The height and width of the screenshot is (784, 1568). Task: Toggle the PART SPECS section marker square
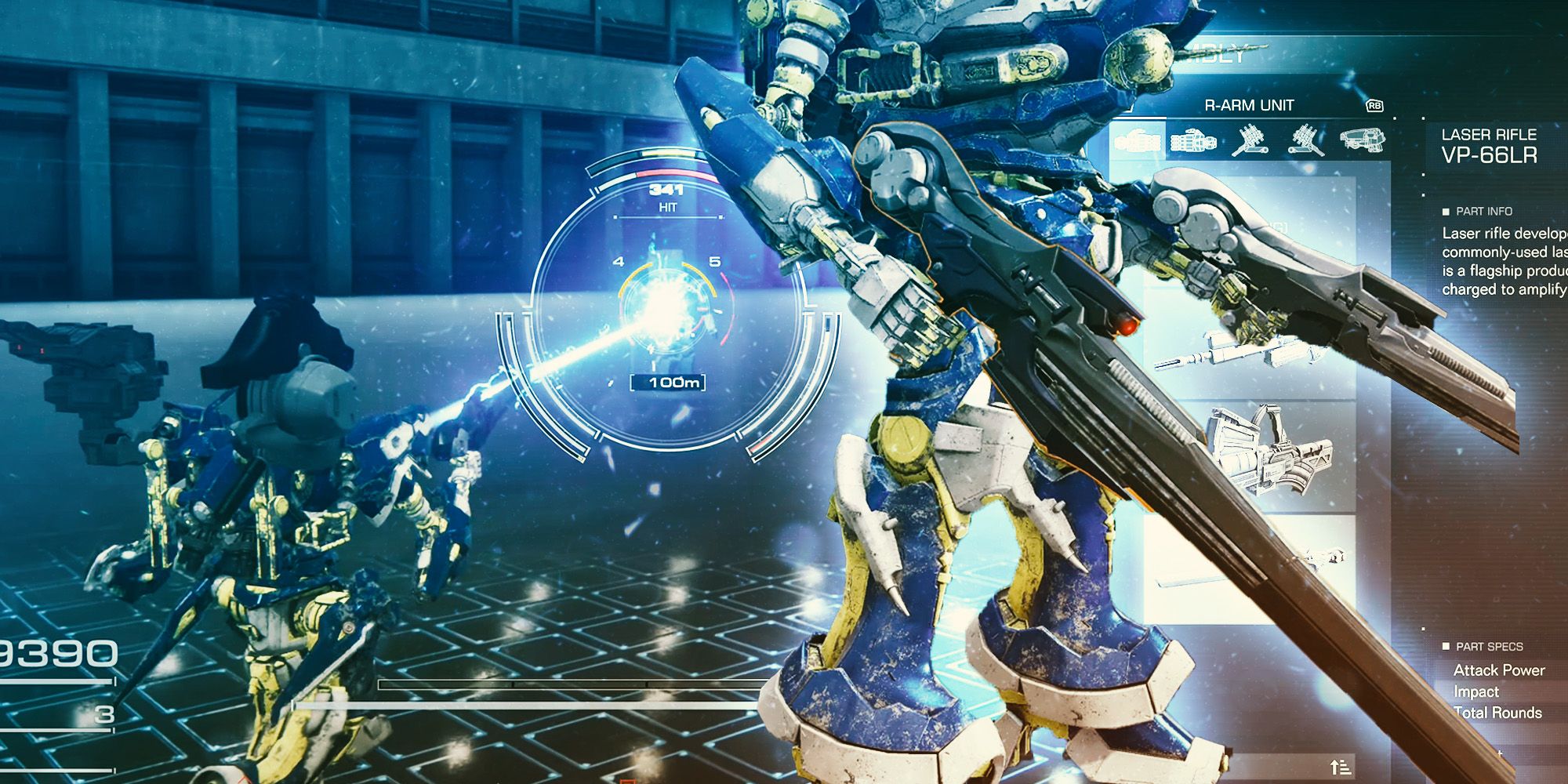[x=1446, y=647]
